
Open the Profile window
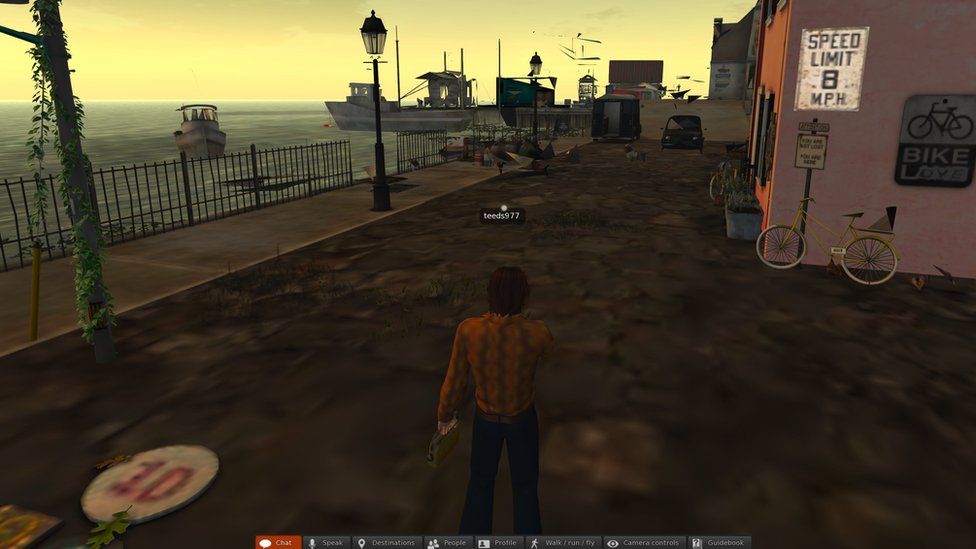click(499, 542)
